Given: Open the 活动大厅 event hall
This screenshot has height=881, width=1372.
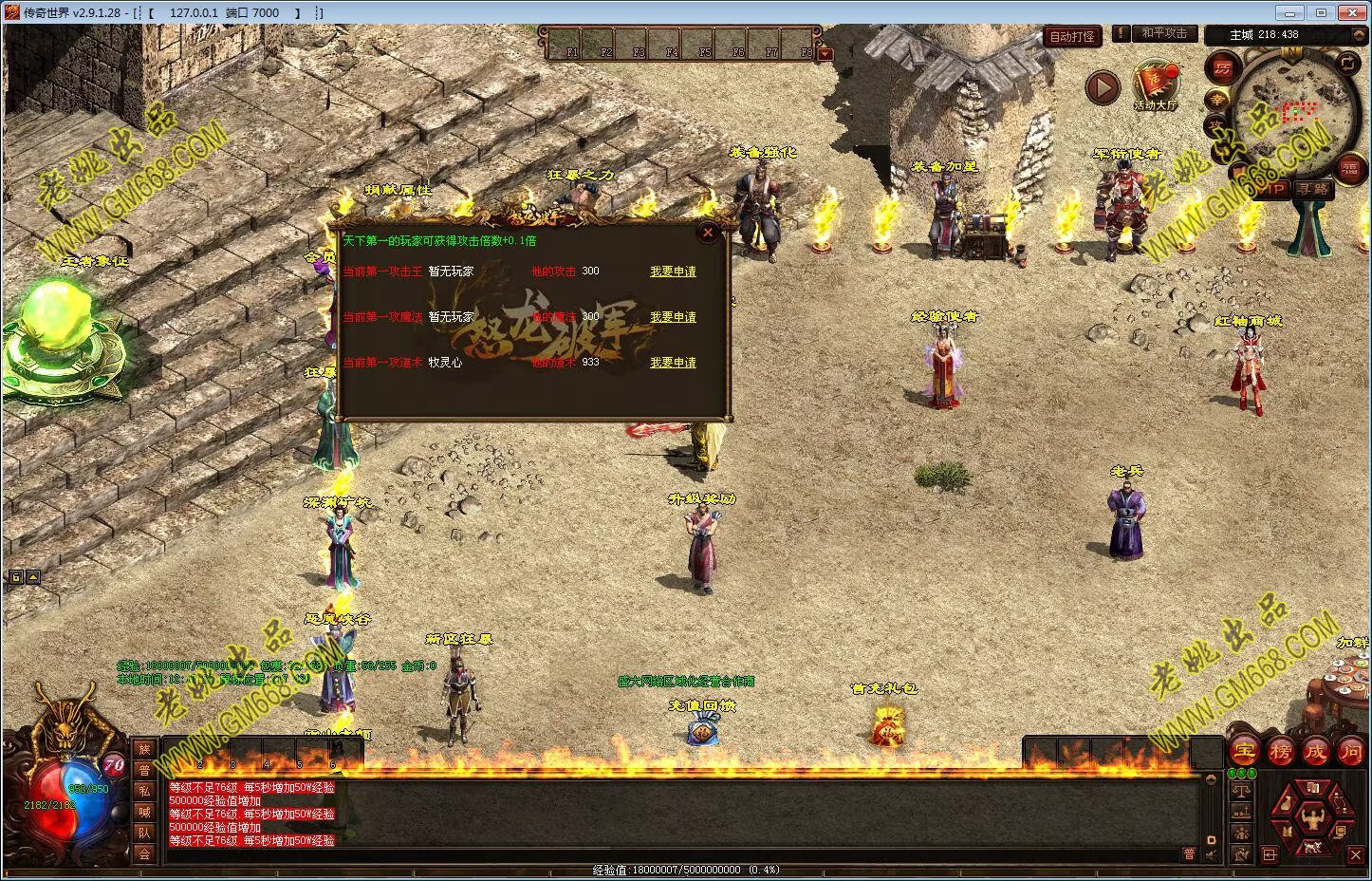Looking at the screenshot, I should (1155, 85).
